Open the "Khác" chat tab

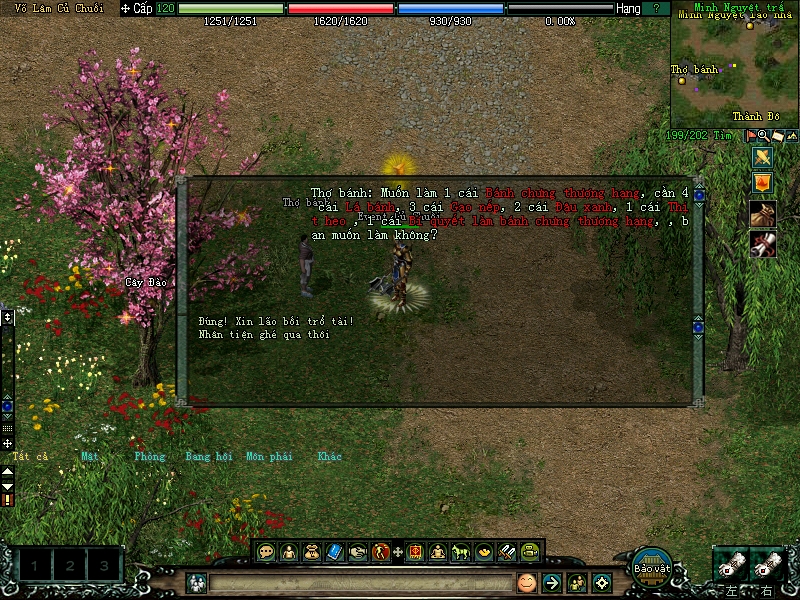(329, 457)
